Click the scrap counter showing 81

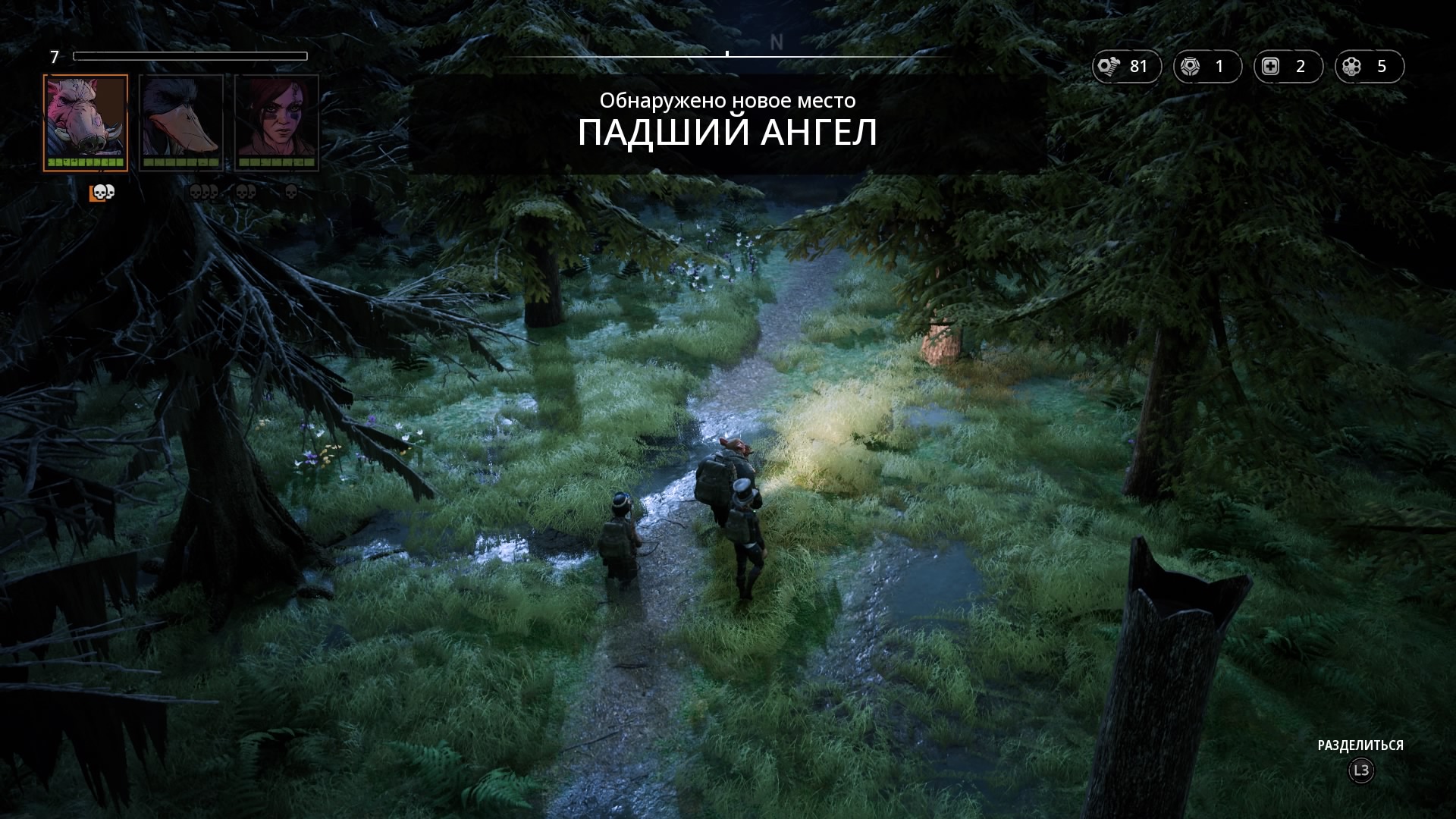click(x=1126, y=67)
